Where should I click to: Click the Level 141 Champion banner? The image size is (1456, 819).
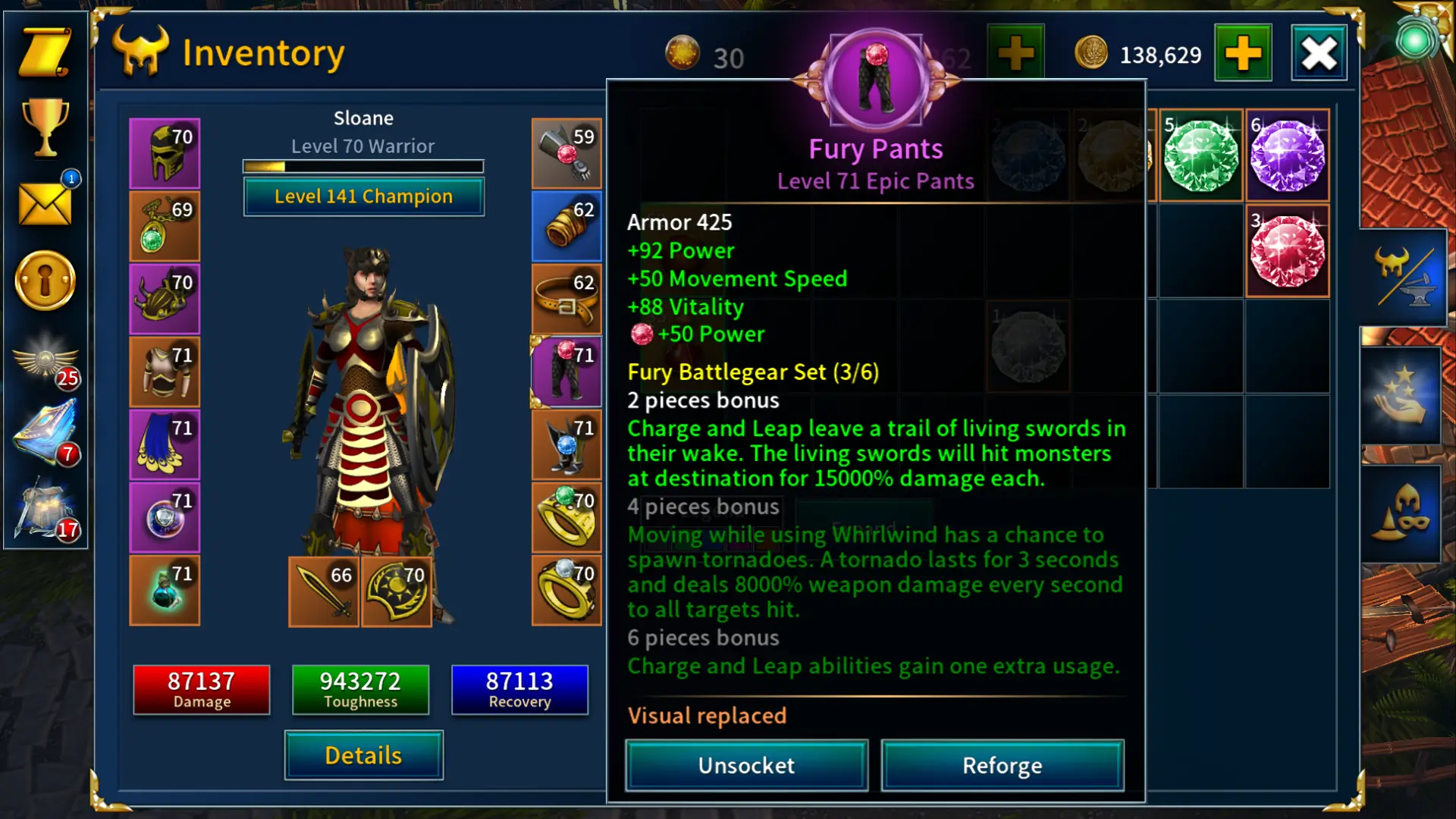coord(362,196)
